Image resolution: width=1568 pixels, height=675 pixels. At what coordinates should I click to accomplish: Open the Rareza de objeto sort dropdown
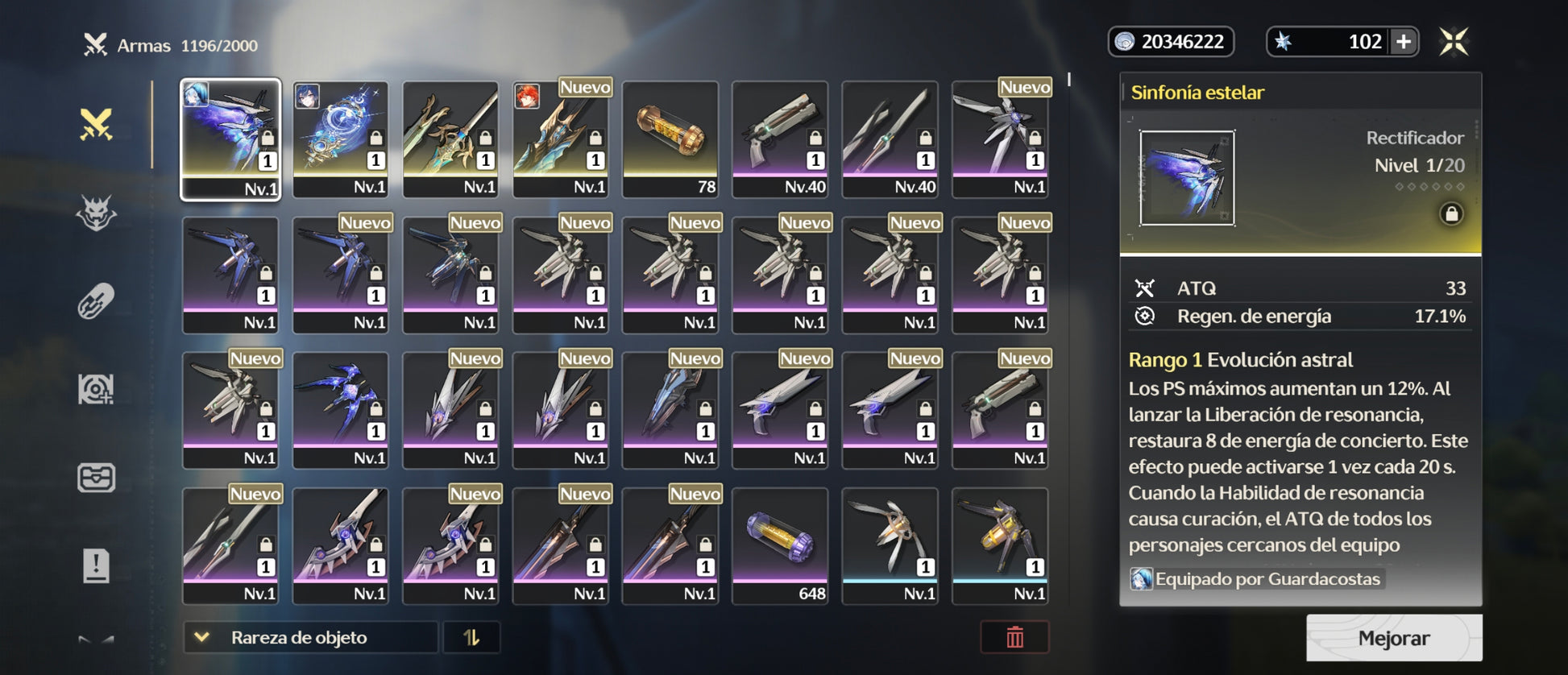coord(310,637)
